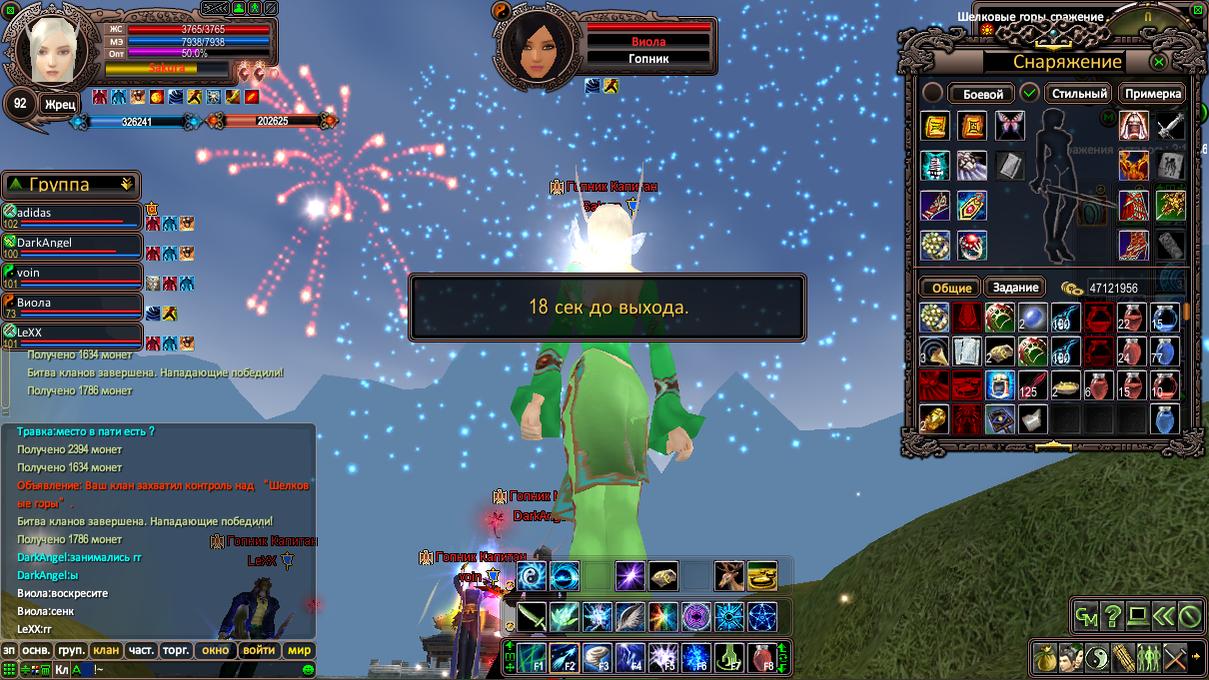Open the yin-yang menu icon
The width and height of the screenshot is (1209, 680).
(1097, 657)
